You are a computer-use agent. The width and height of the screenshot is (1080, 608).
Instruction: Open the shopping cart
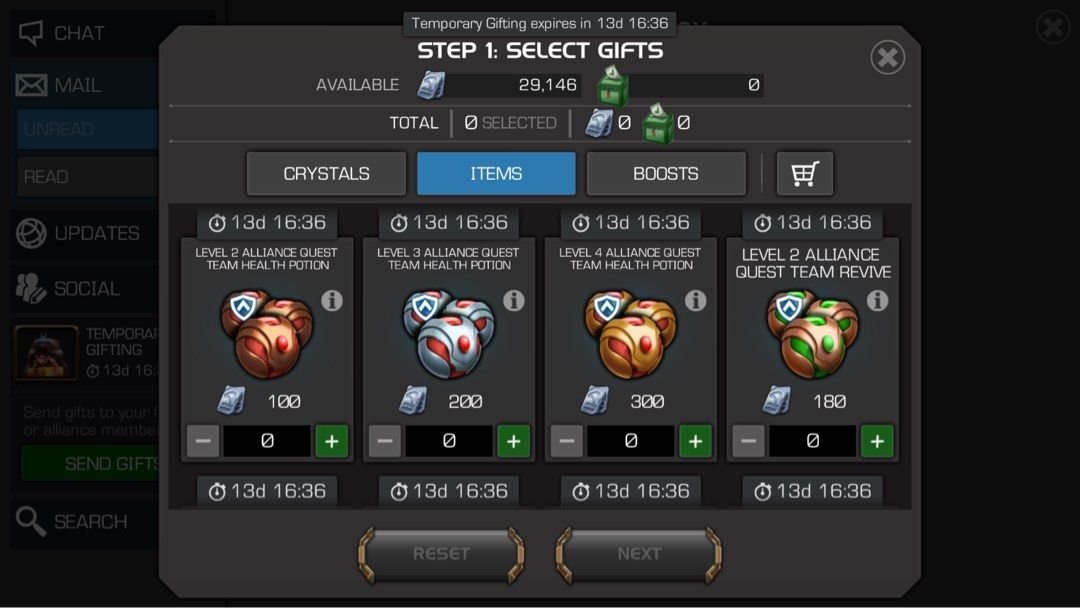[x=805, y=174]
